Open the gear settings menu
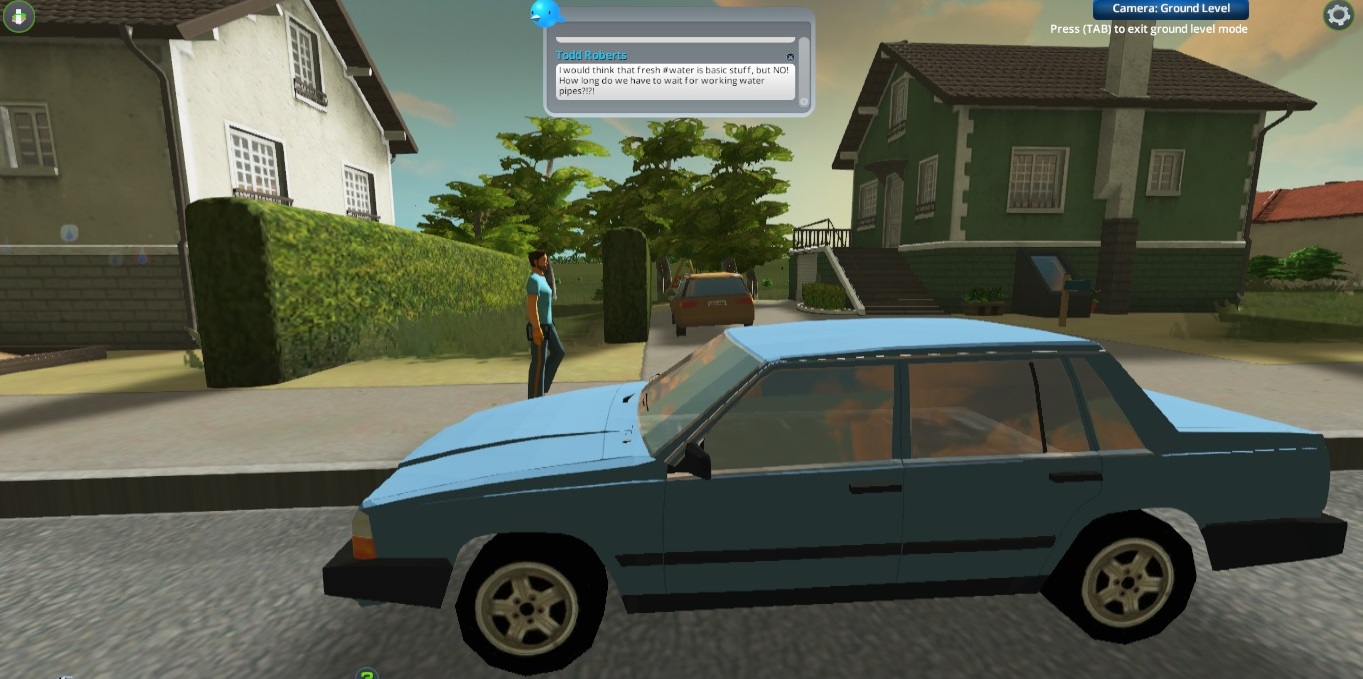Viewport: 1363px width, 679px height. [1338, 14]
